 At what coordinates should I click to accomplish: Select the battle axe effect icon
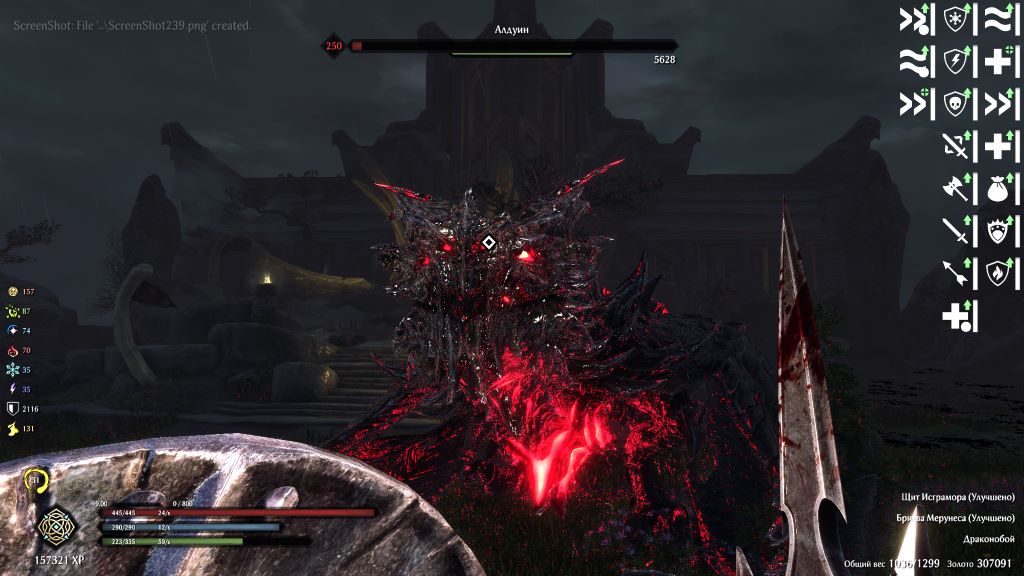pos(956,188)
